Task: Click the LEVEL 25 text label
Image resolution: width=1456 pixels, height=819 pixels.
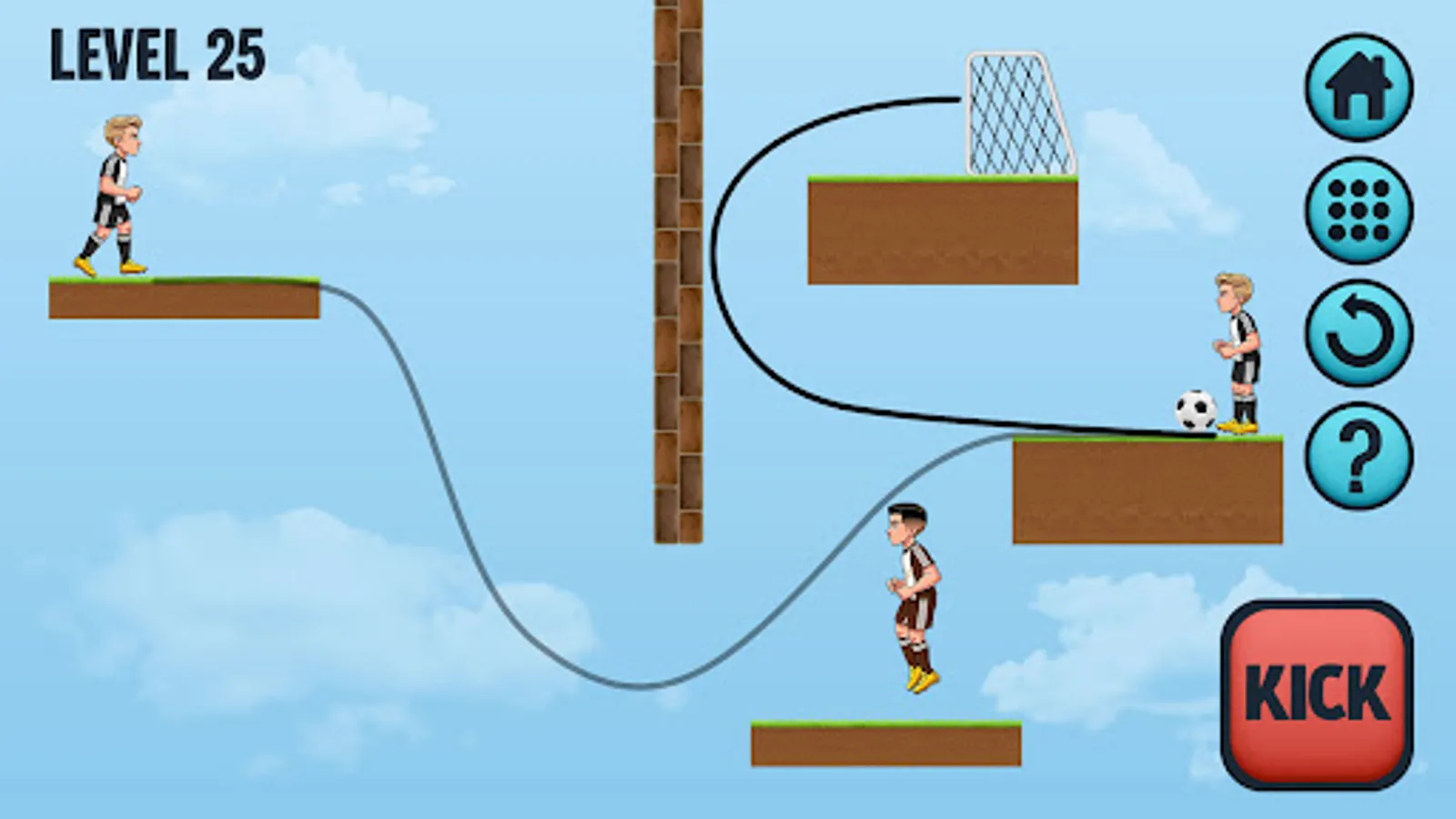Action: click(x=155, y=55)
